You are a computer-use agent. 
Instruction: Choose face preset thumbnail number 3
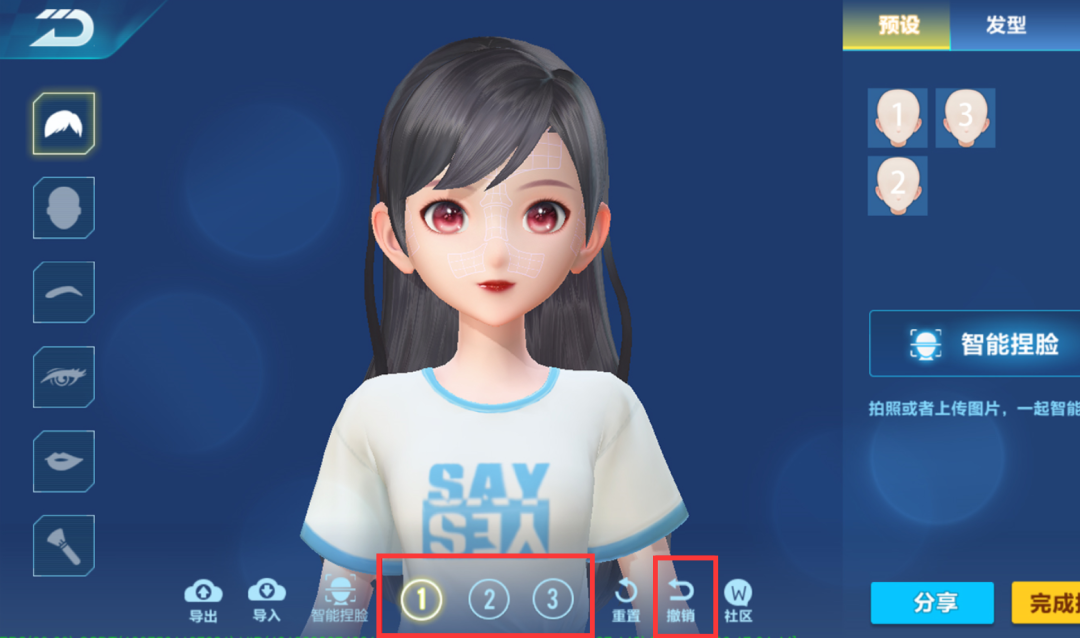965,118
